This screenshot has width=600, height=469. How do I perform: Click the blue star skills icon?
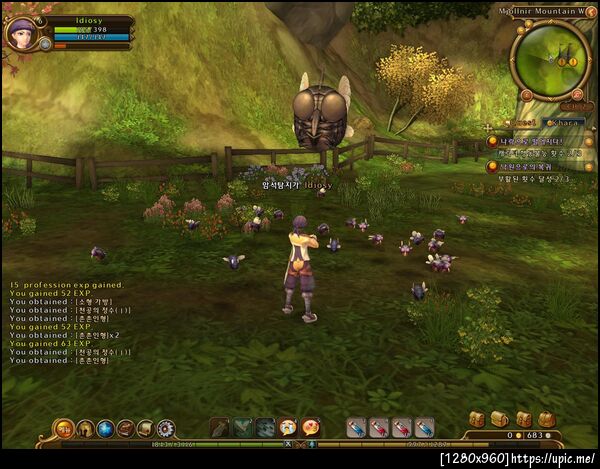tap(106, 429)
